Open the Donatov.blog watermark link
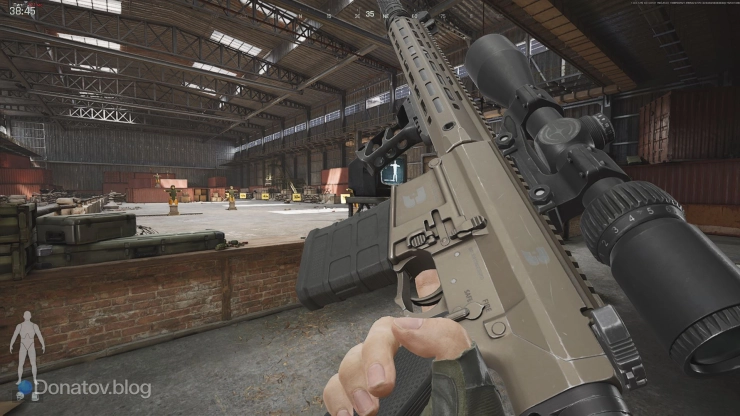 [92, 388]
